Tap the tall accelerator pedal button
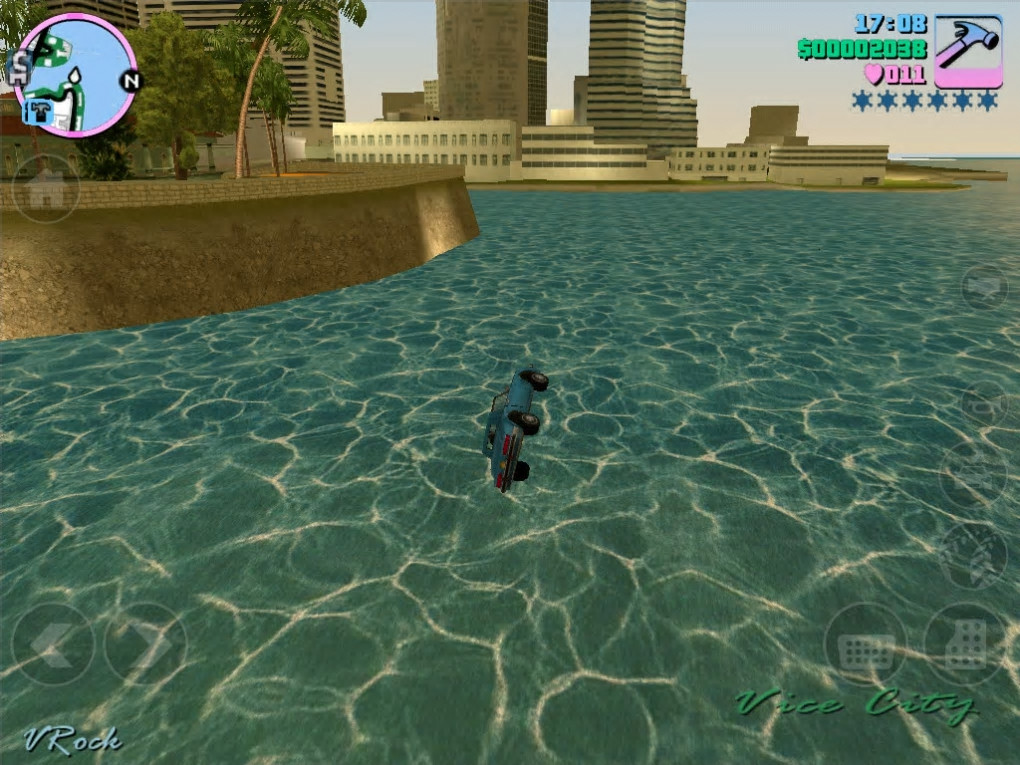The height and width of the screenshot is (765, 1020). (x=964, y=645)
